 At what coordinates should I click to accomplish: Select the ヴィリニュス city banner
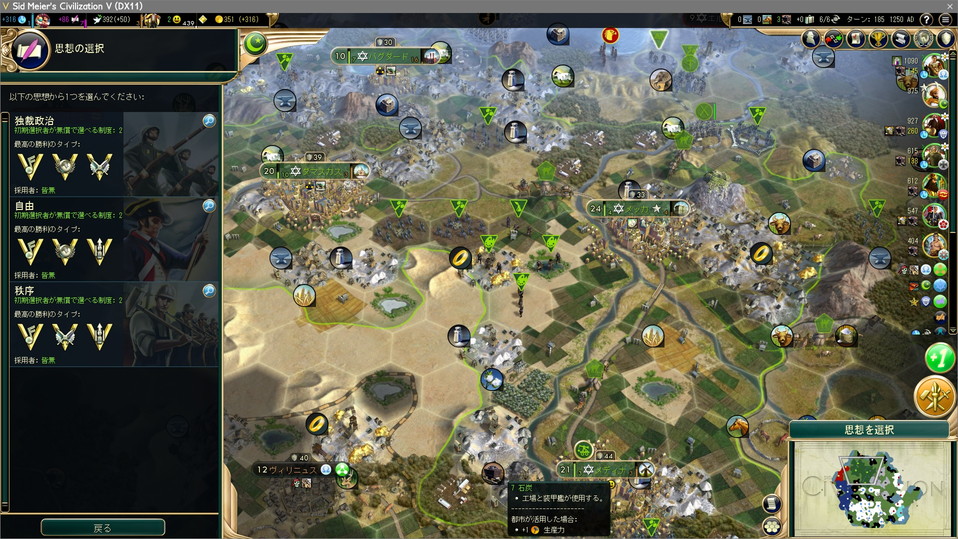click(289, 469)
